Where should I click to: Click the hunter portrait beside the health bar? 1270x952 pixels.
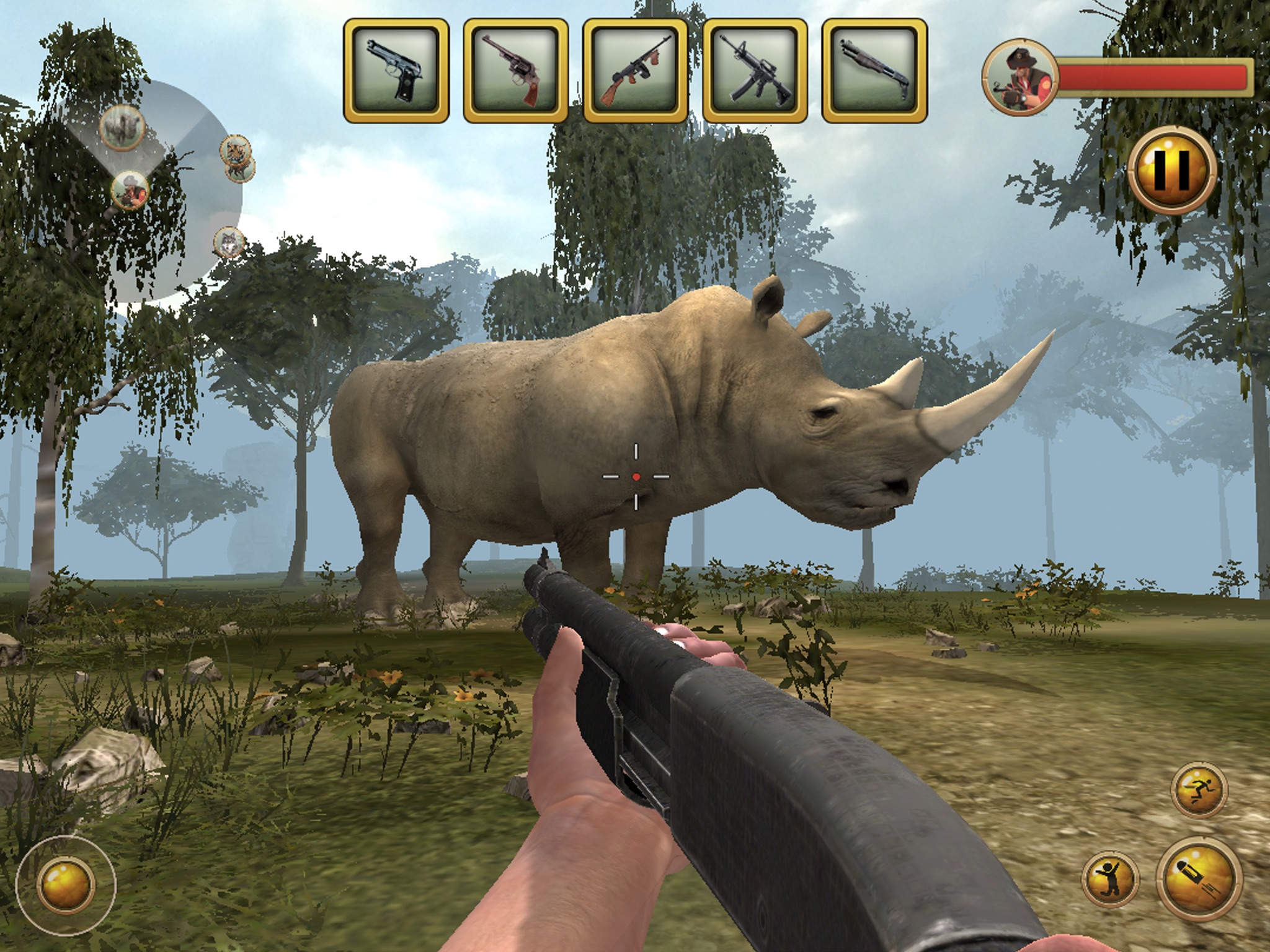[1019, 78]
